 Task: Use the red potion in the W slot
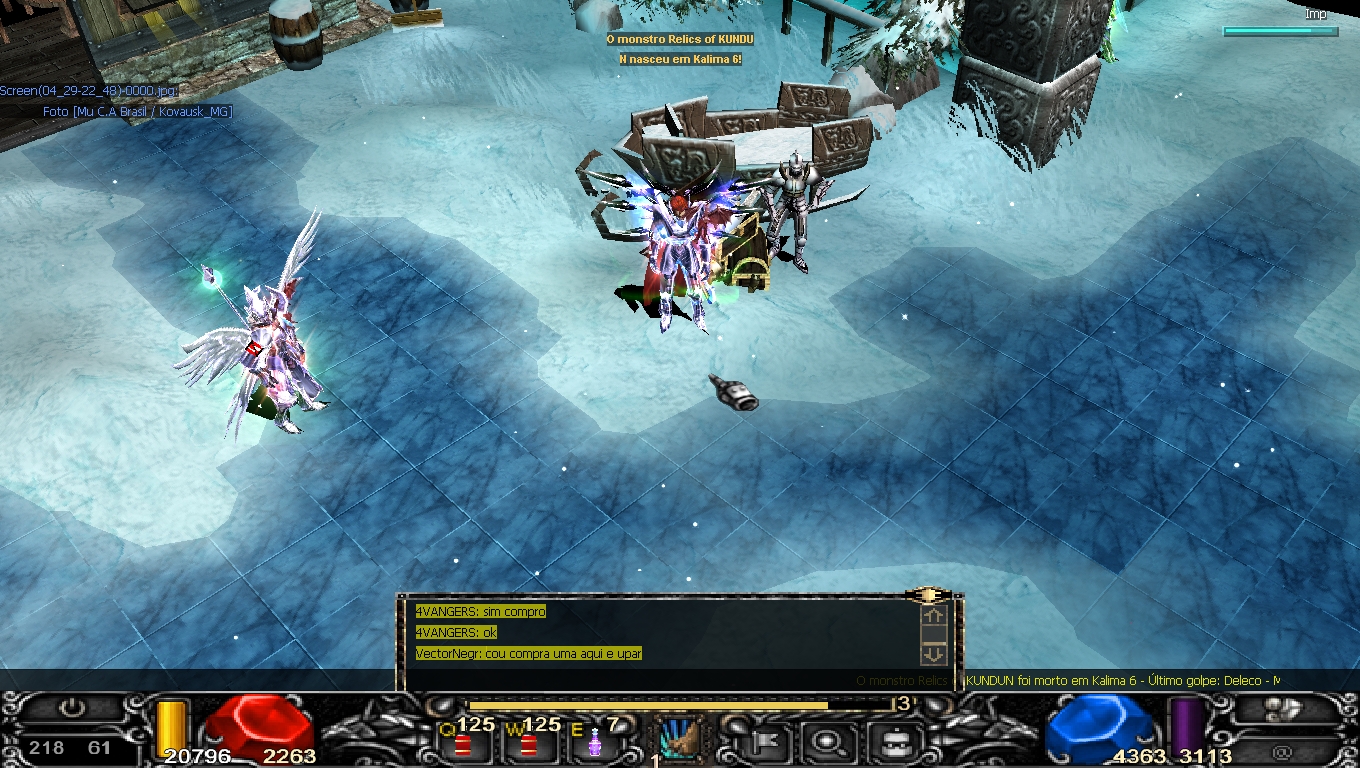click(x=527, y=744)
